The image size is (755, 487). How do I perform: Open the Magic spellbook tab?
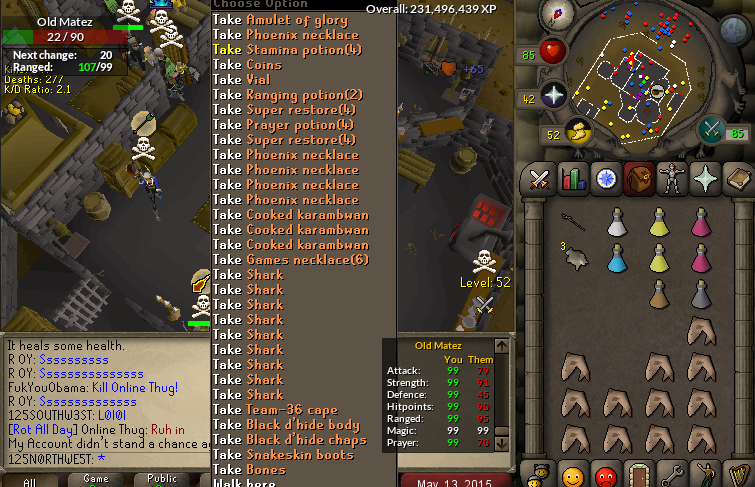click(x=739, y=180)
